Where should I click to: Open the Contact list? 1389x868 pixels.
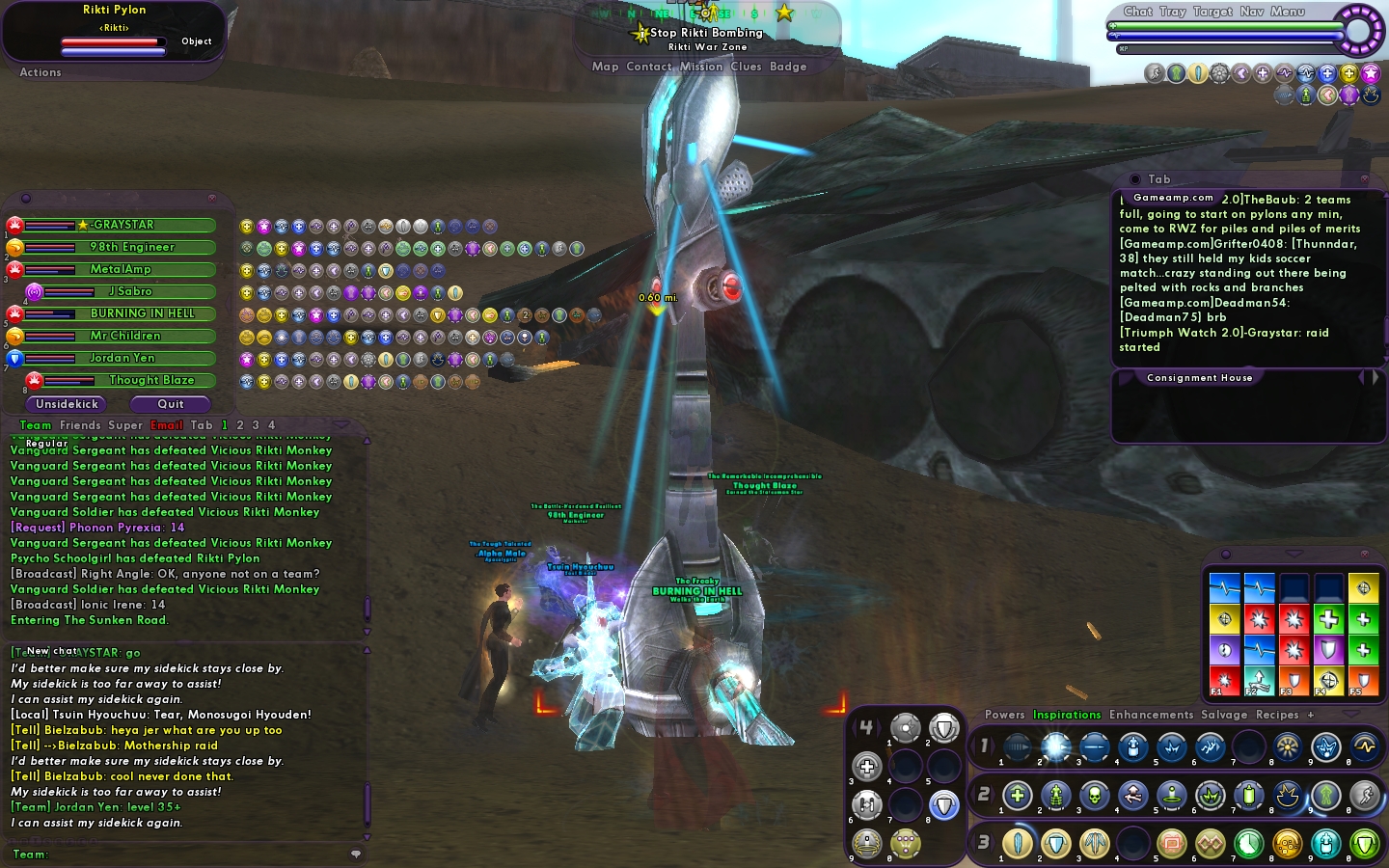pos(648,67)
